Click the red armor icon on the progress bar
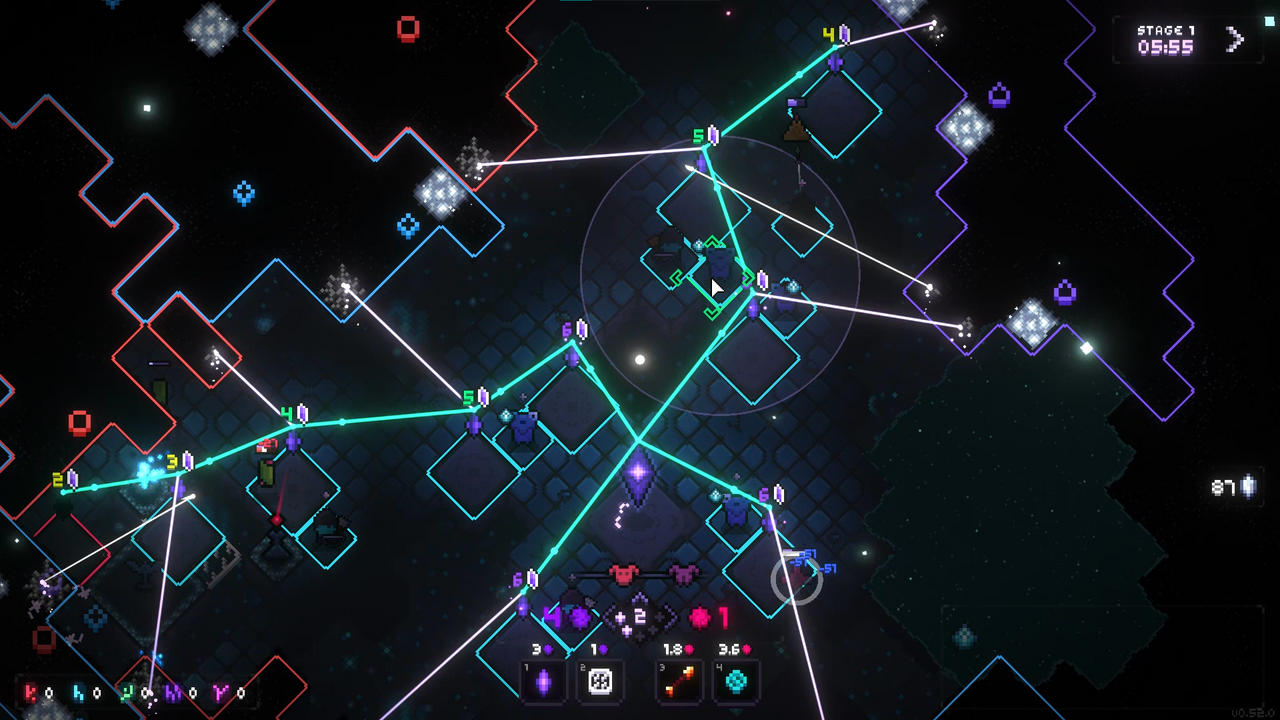The image size is (1280, 720). point(624,572)
